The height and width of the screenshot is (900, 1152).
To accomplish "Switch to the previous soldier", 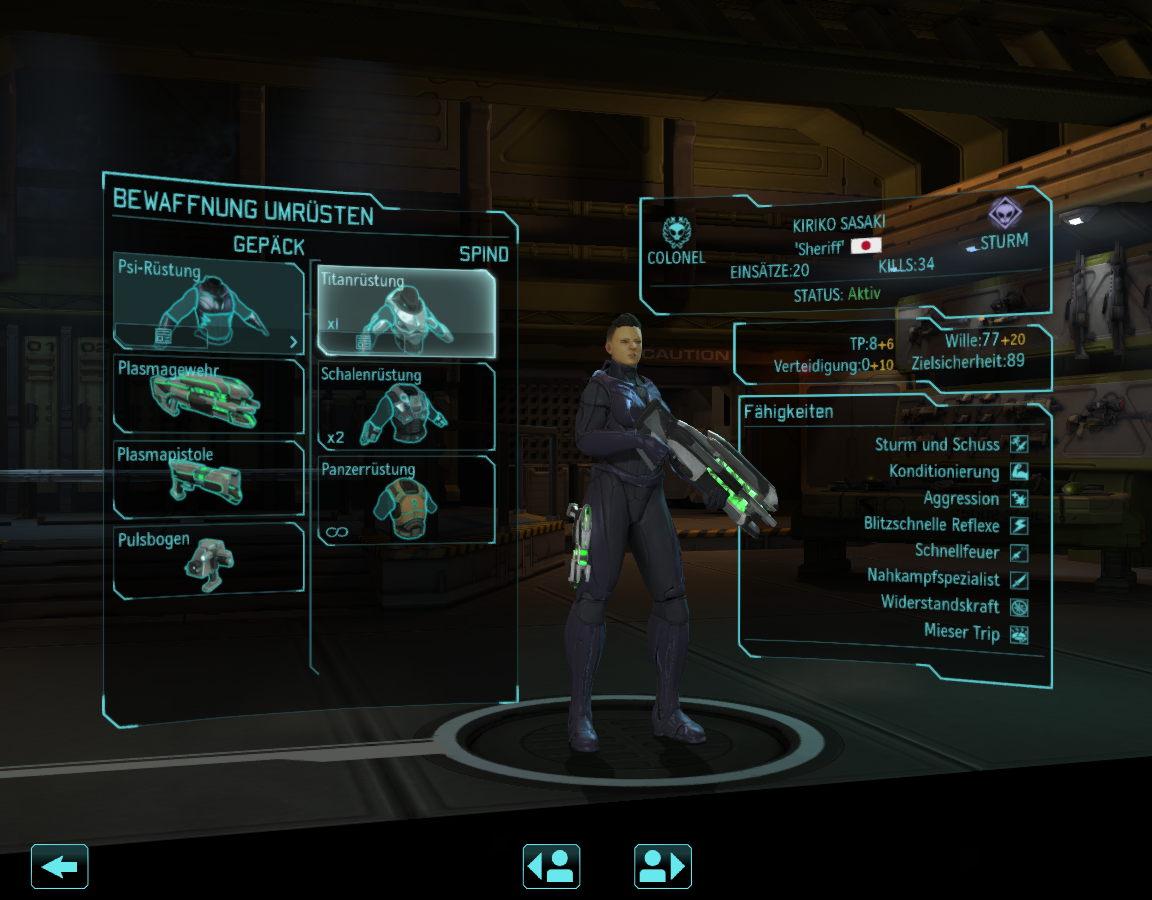I will coord(551,866).
